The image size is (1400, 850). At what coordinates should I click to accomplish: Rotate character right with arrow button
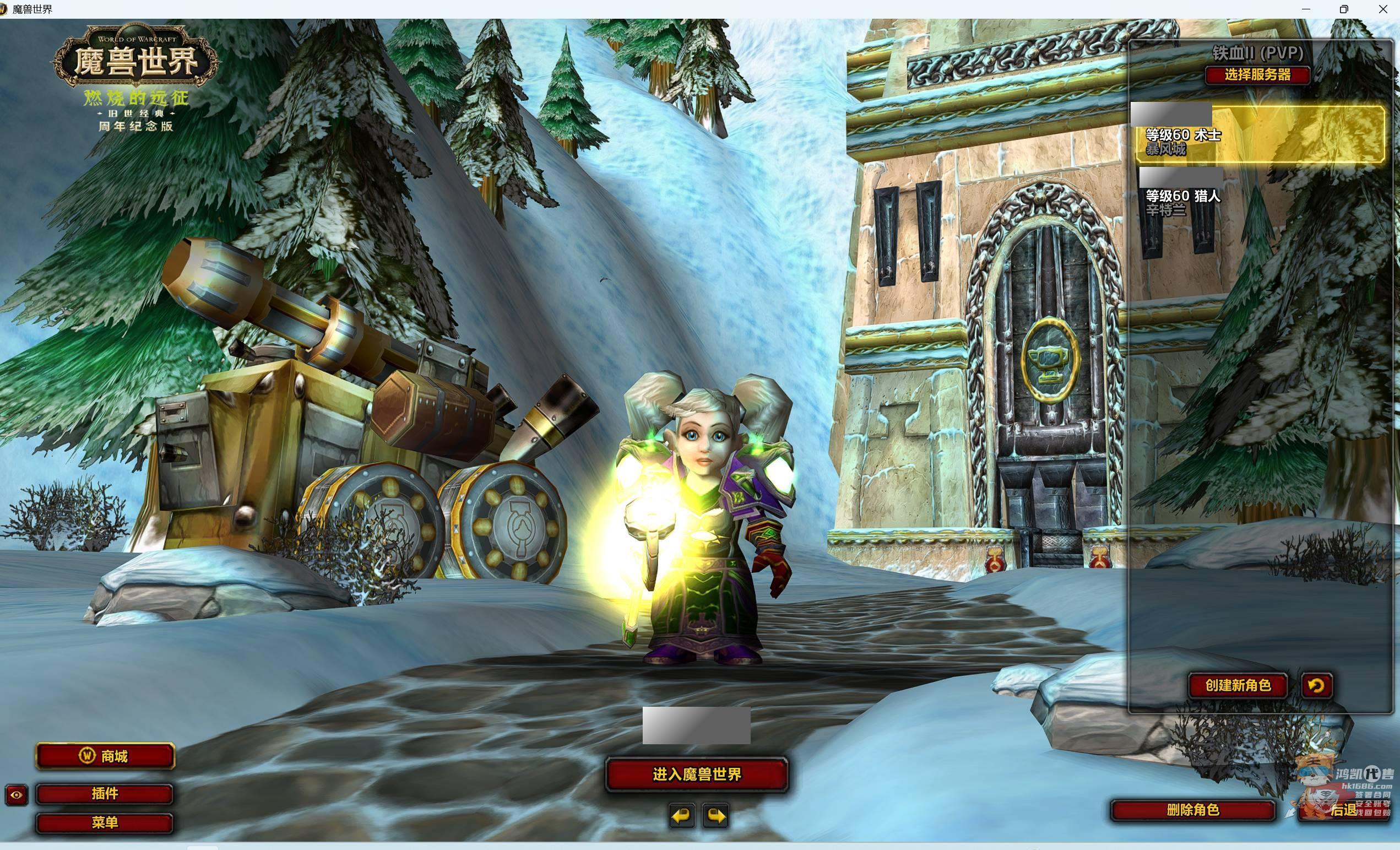click(x=715, y=816)
